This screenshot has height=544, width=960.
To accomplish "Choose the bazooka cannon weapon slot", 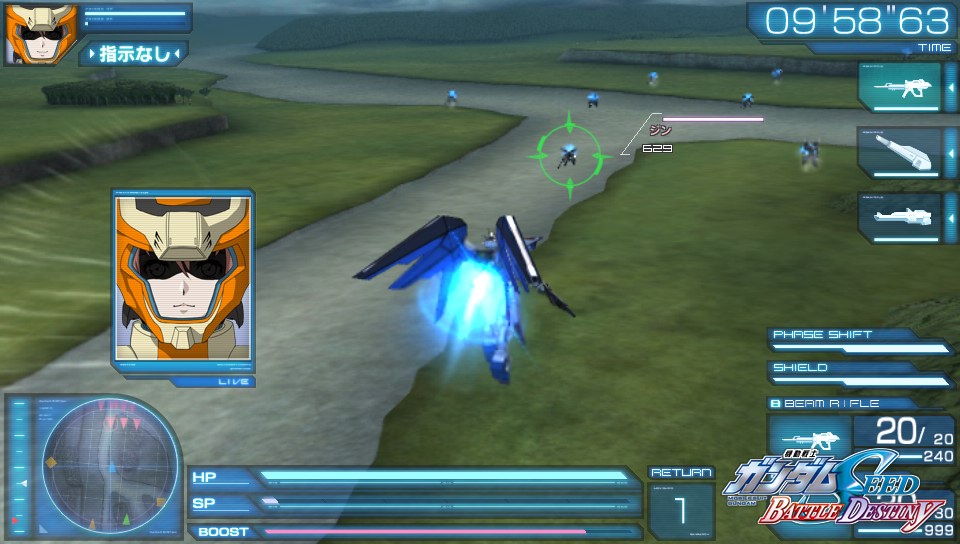I will (899, 152).
